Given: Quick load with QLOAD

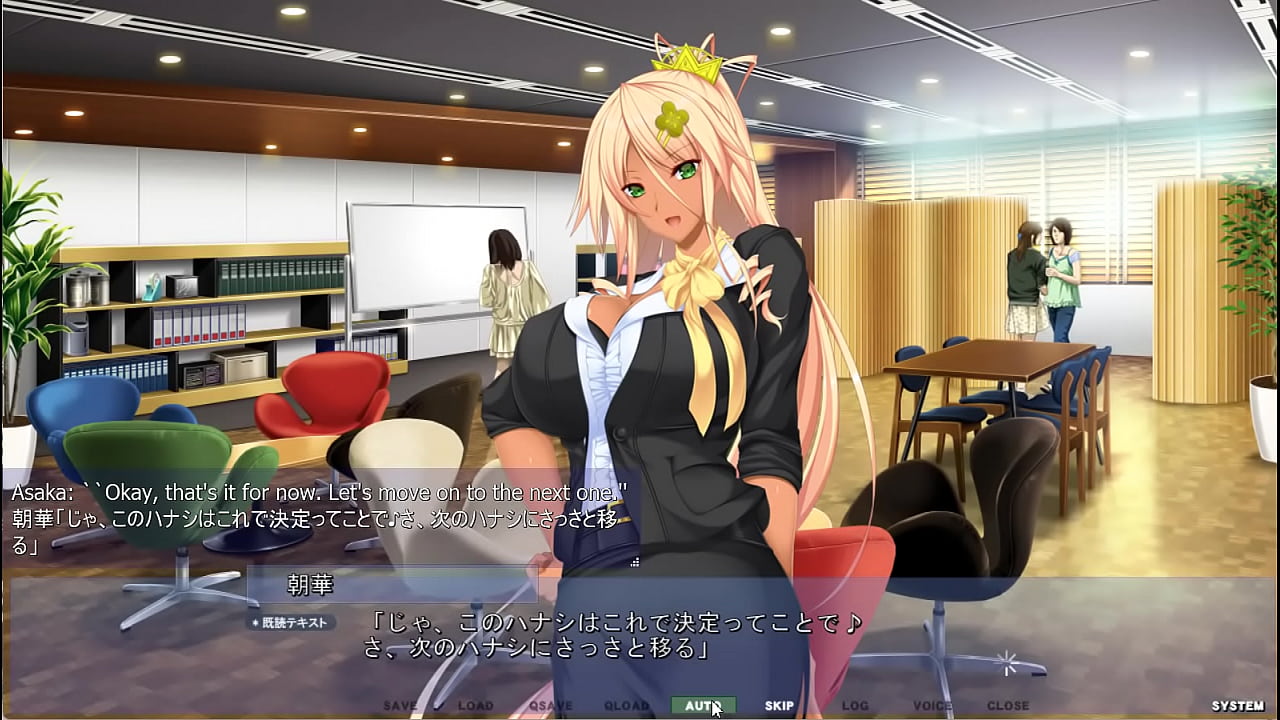Looking at the screenshot, I should click(x=627, y=705).
